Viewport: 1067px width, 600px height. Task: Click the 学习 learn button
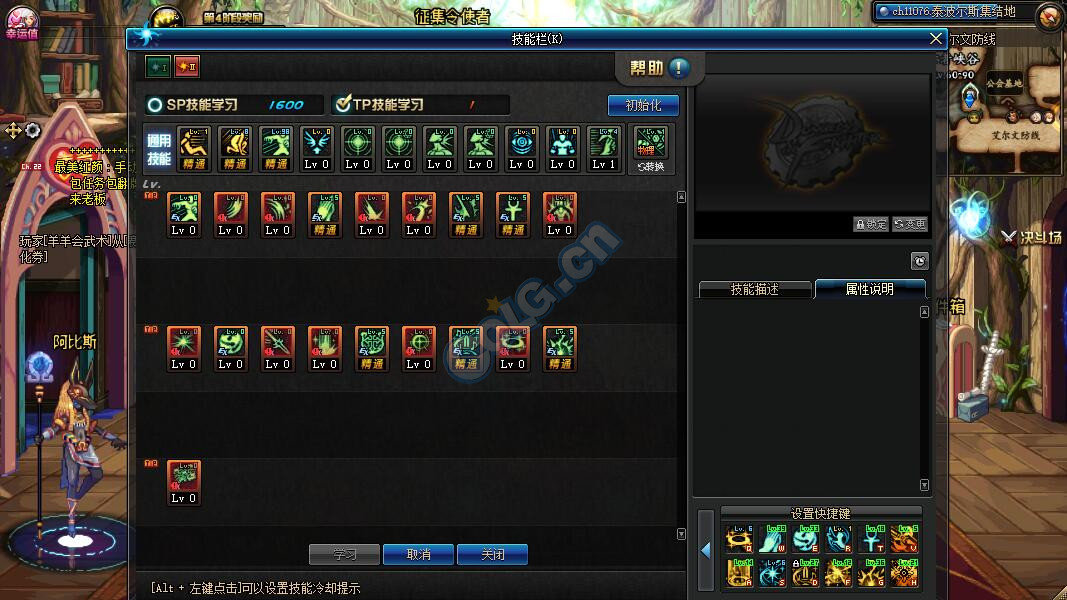click(x=345, y=554)
